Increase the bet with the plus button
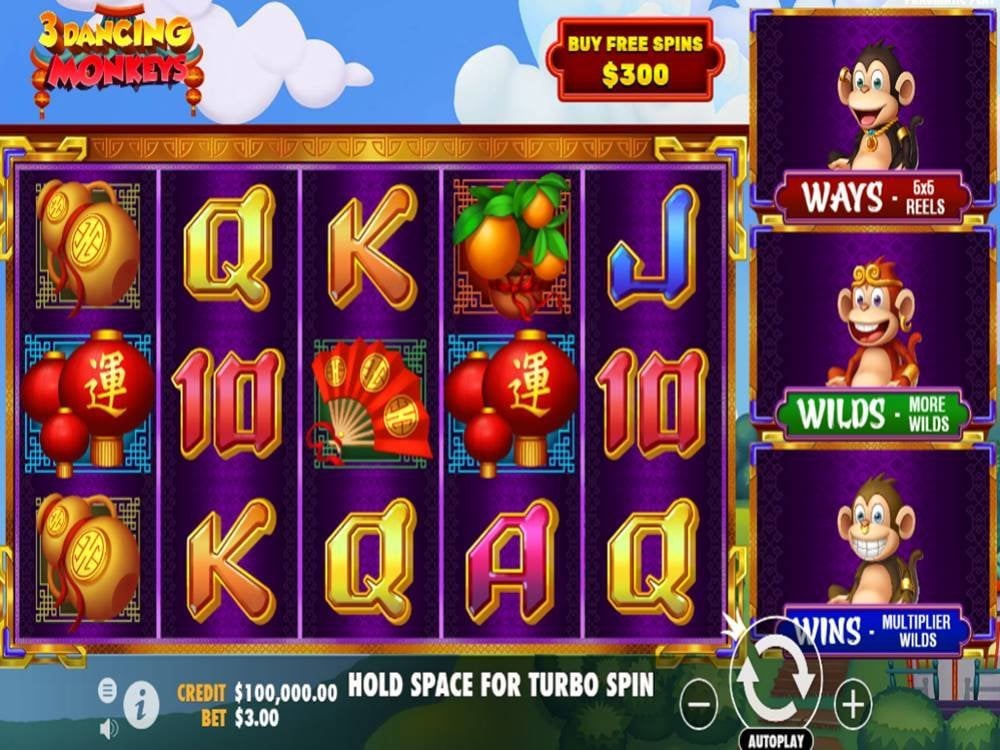This screenshot has height=750, width=1000. click(852, 706)
